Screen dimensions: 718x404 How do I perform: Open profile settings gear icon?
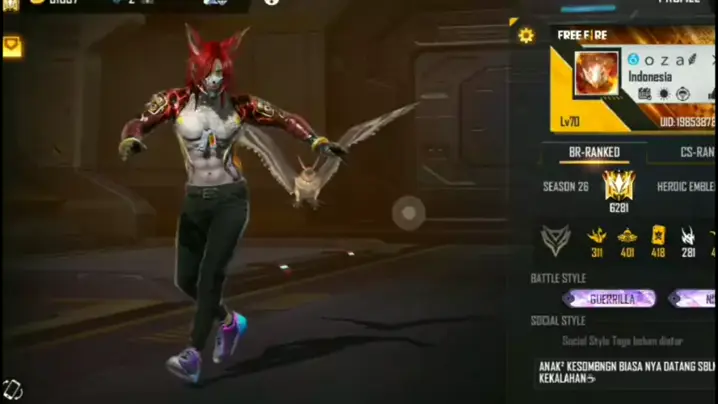pos(526,36)
